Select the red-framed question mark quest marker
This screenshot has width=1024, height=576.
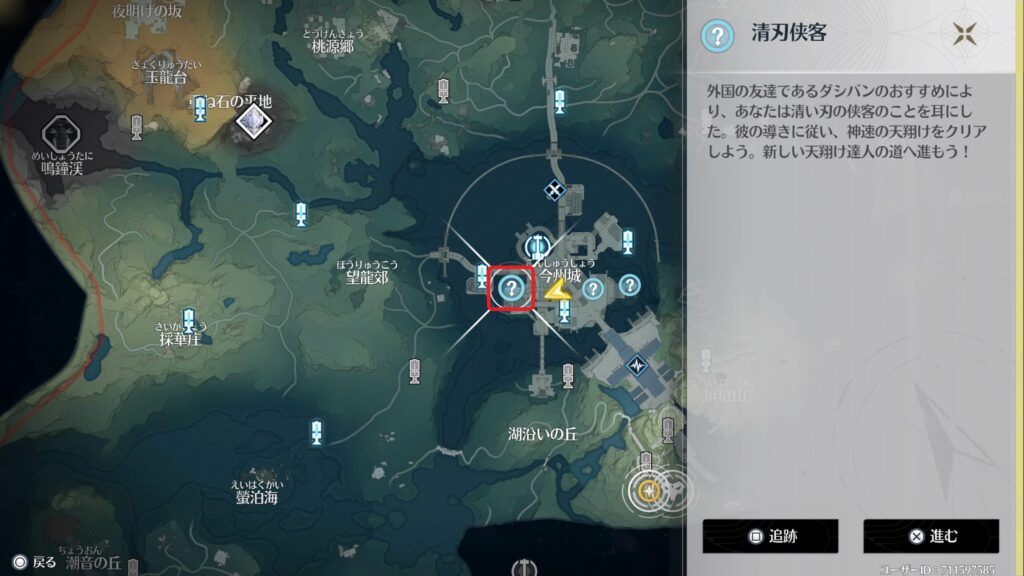[512, 290]
